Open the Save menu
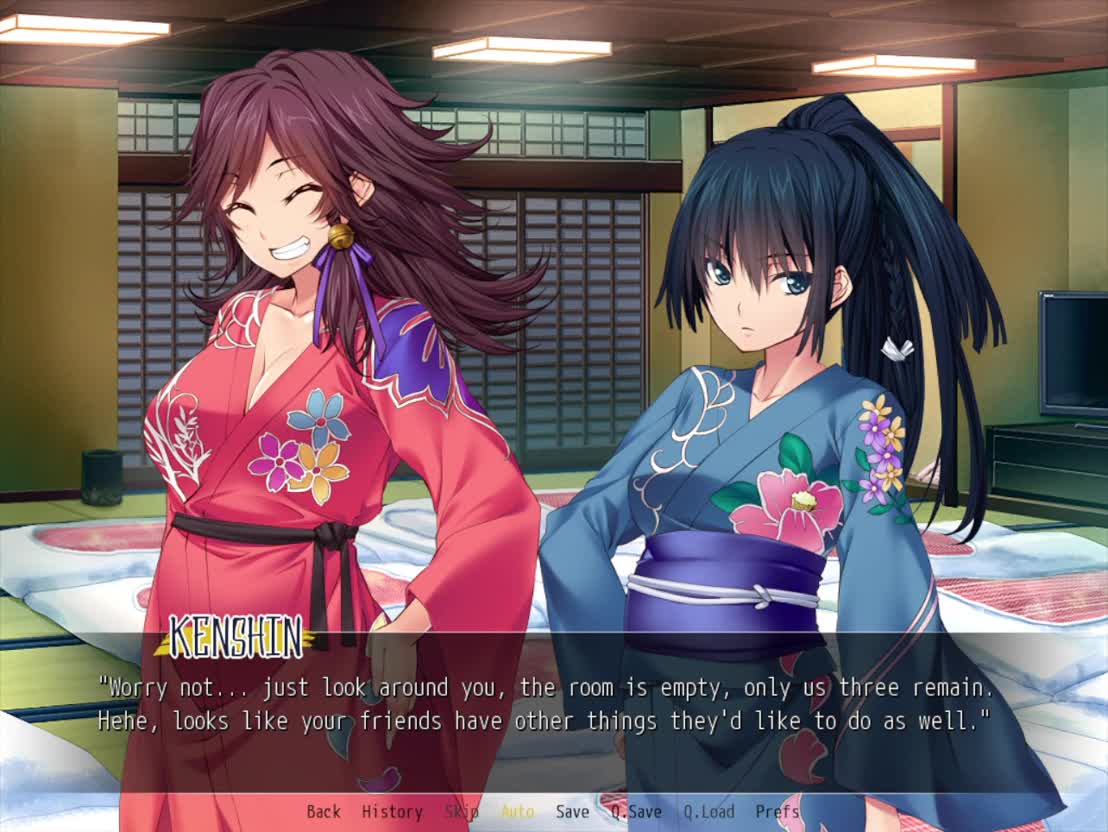This screenshot has height=832, width=1108. (572, 812)
